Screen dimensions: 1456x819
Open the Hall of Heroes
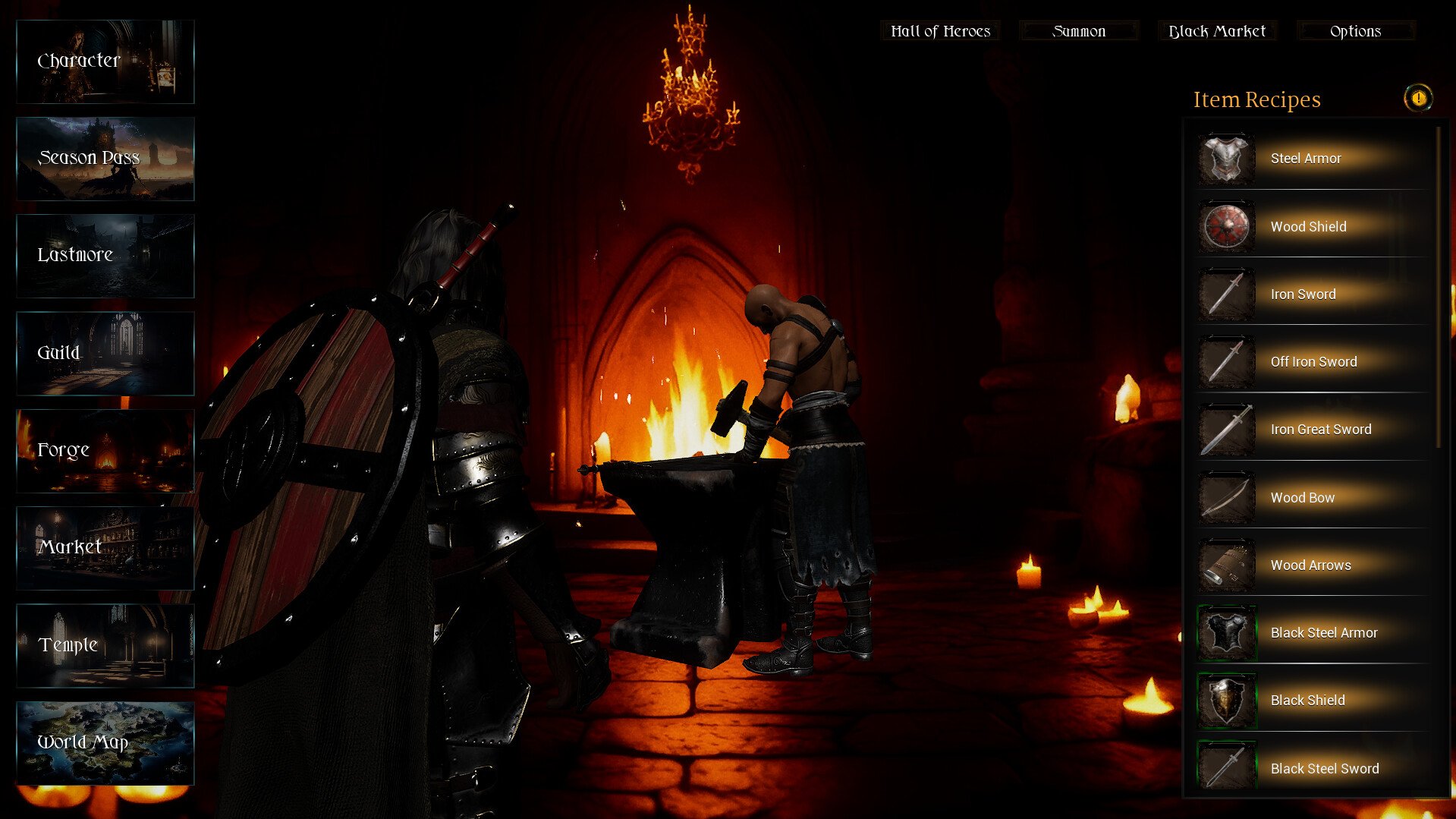(940, 31)
